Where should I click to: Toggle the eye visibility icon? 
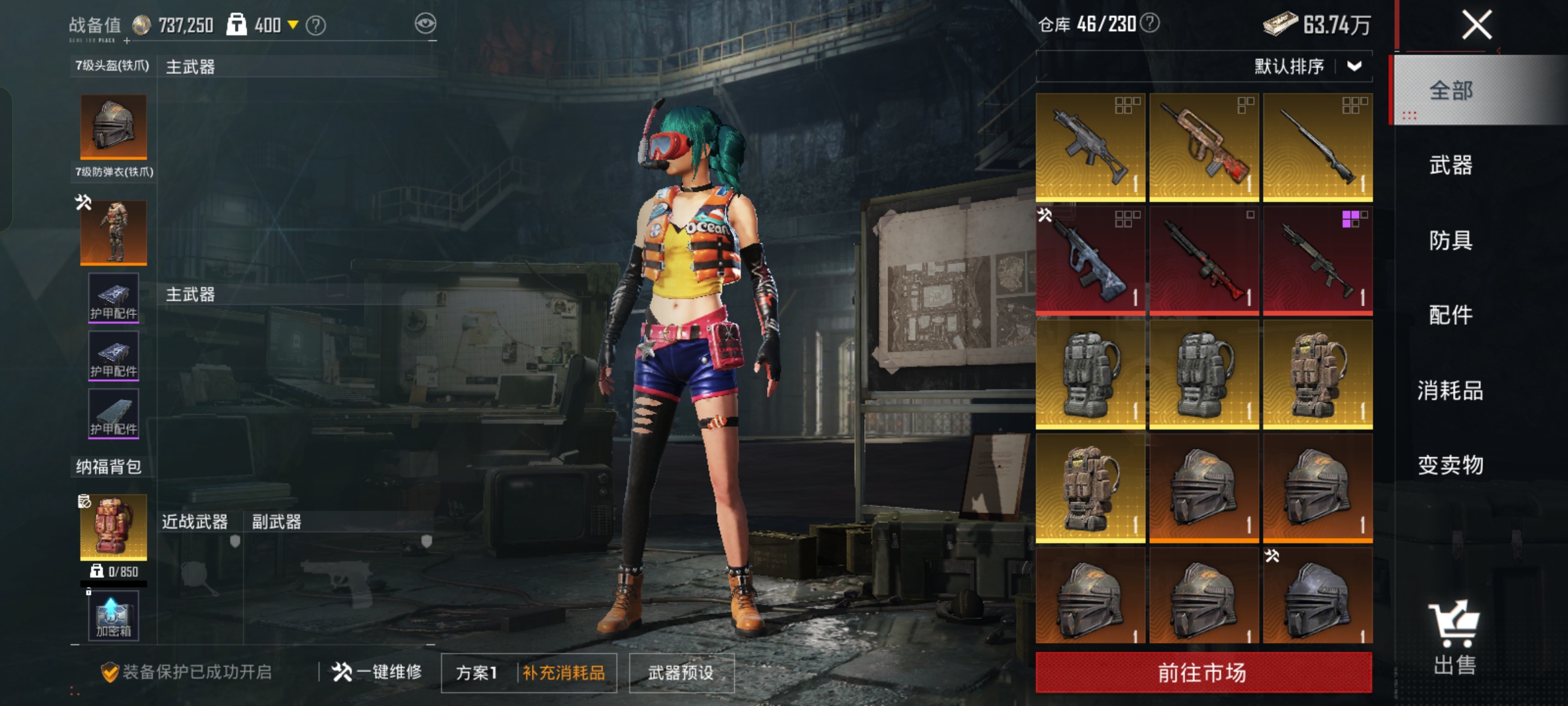[x=425, y=24]
